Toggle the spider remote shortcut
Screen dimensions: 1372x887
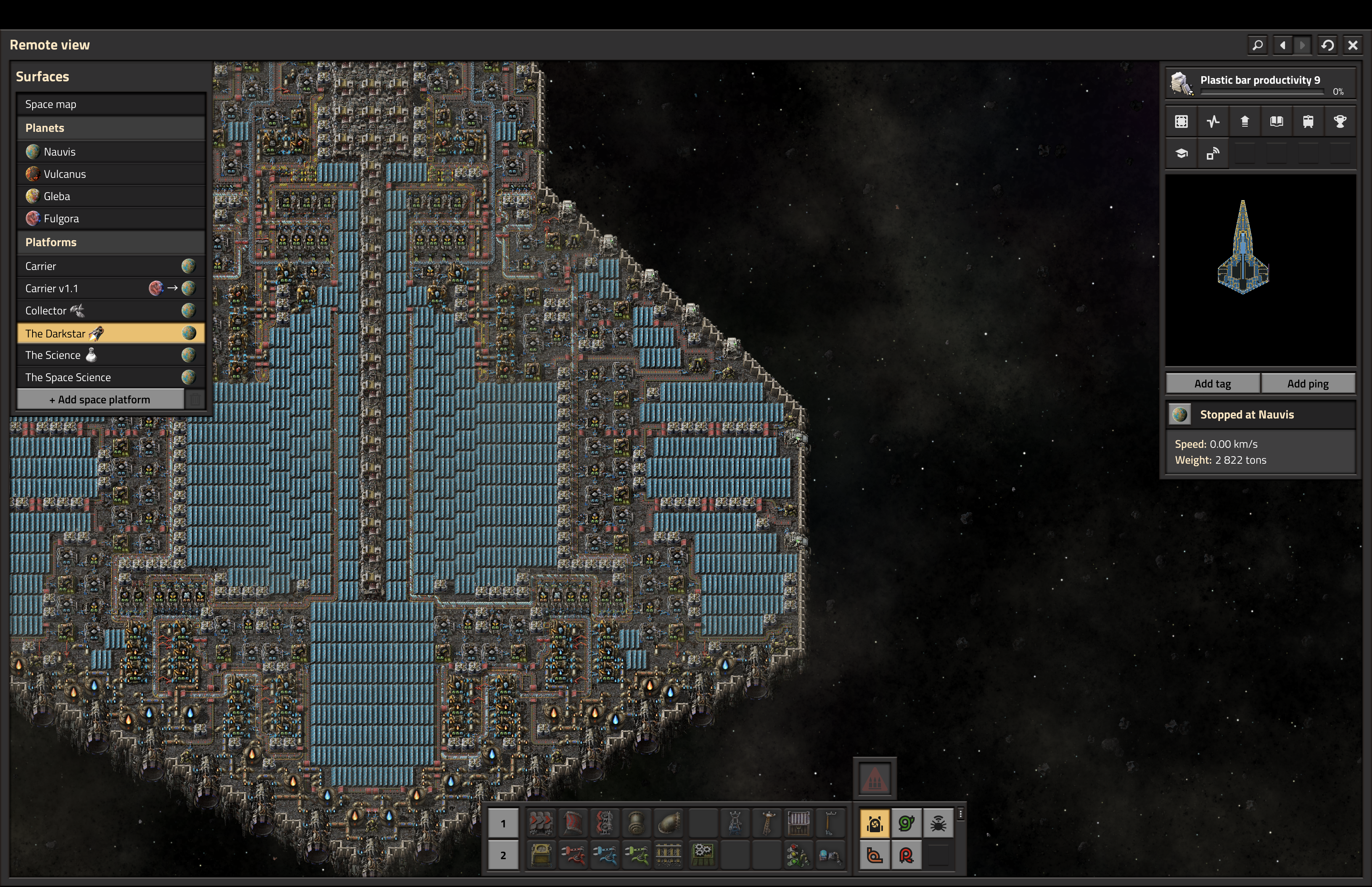938,823
